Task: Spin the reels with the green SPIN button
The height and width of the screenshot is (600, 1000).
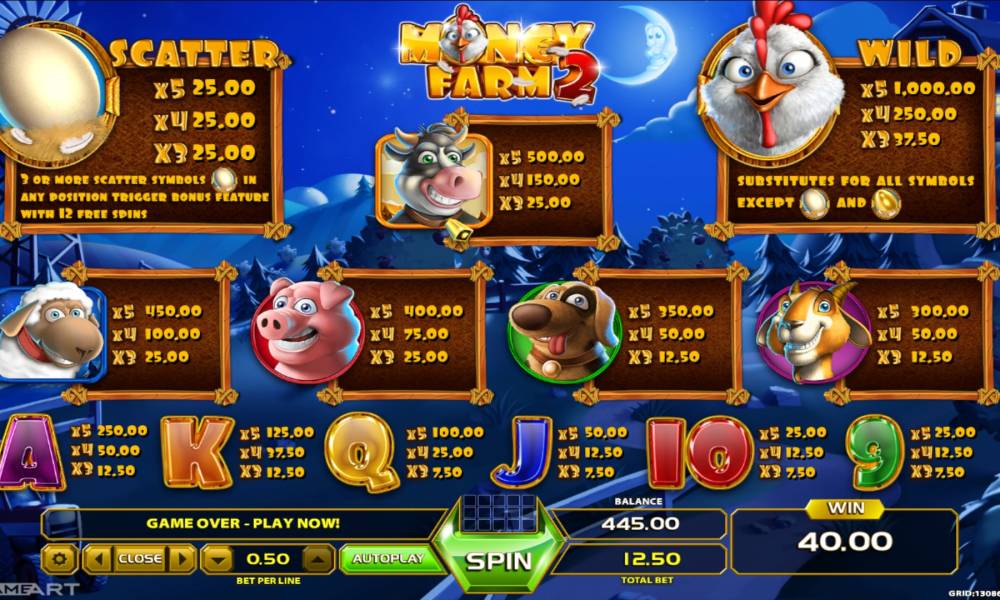Action: 499,559
